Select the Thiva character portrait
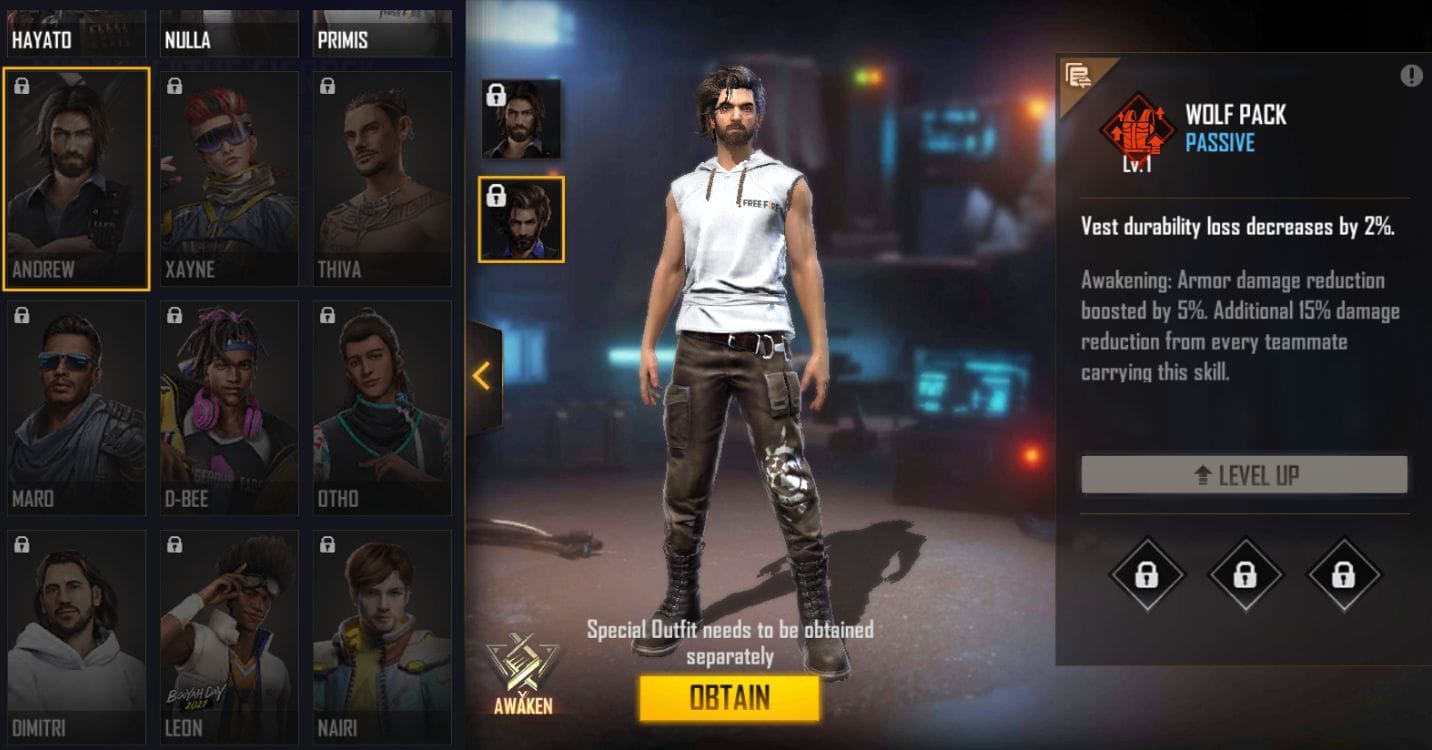1432x750 pixels. point(381,178)
